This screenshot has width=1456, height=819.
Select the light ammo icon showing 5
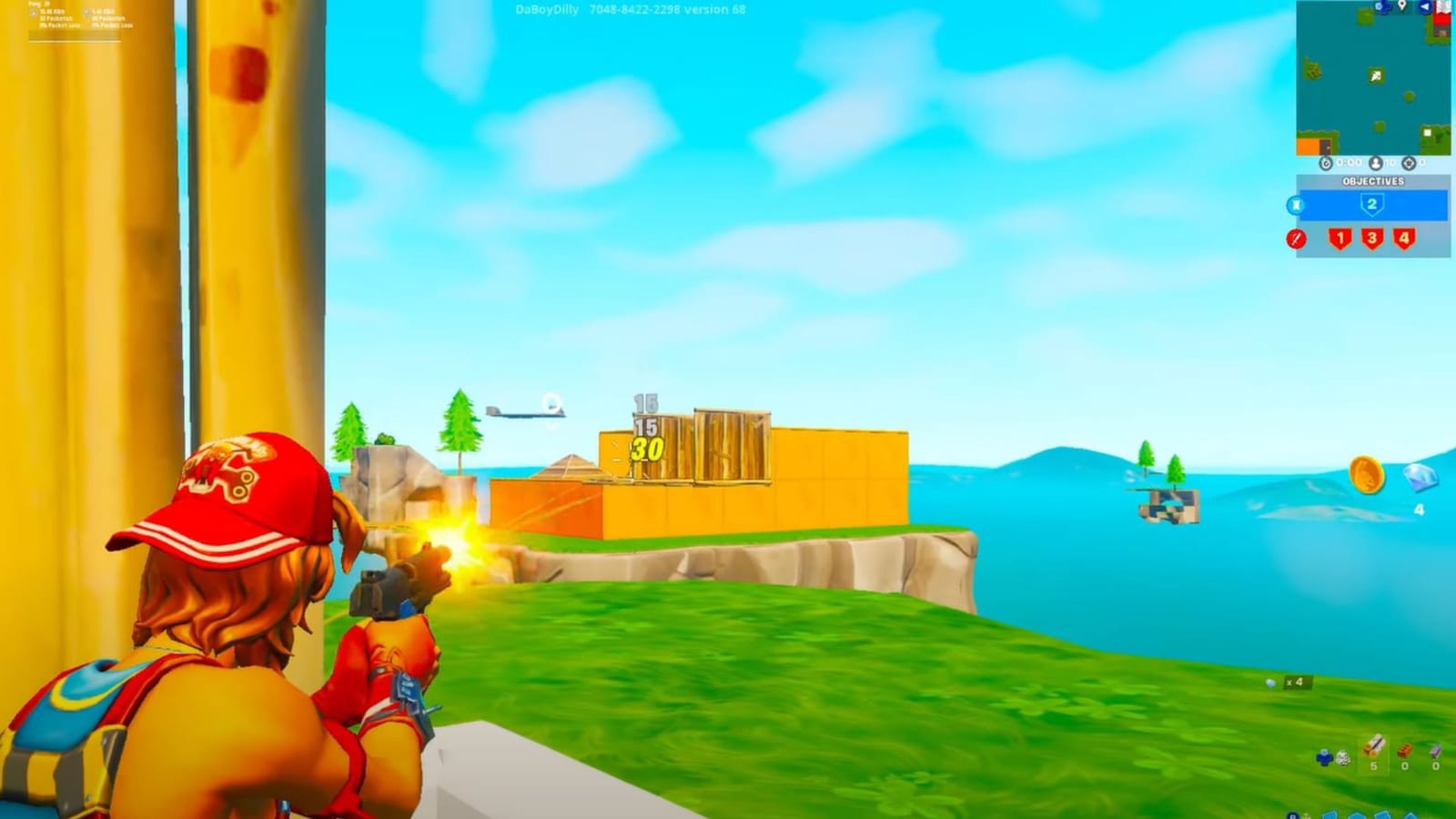pyautogui.click(x=1375, y=753)
